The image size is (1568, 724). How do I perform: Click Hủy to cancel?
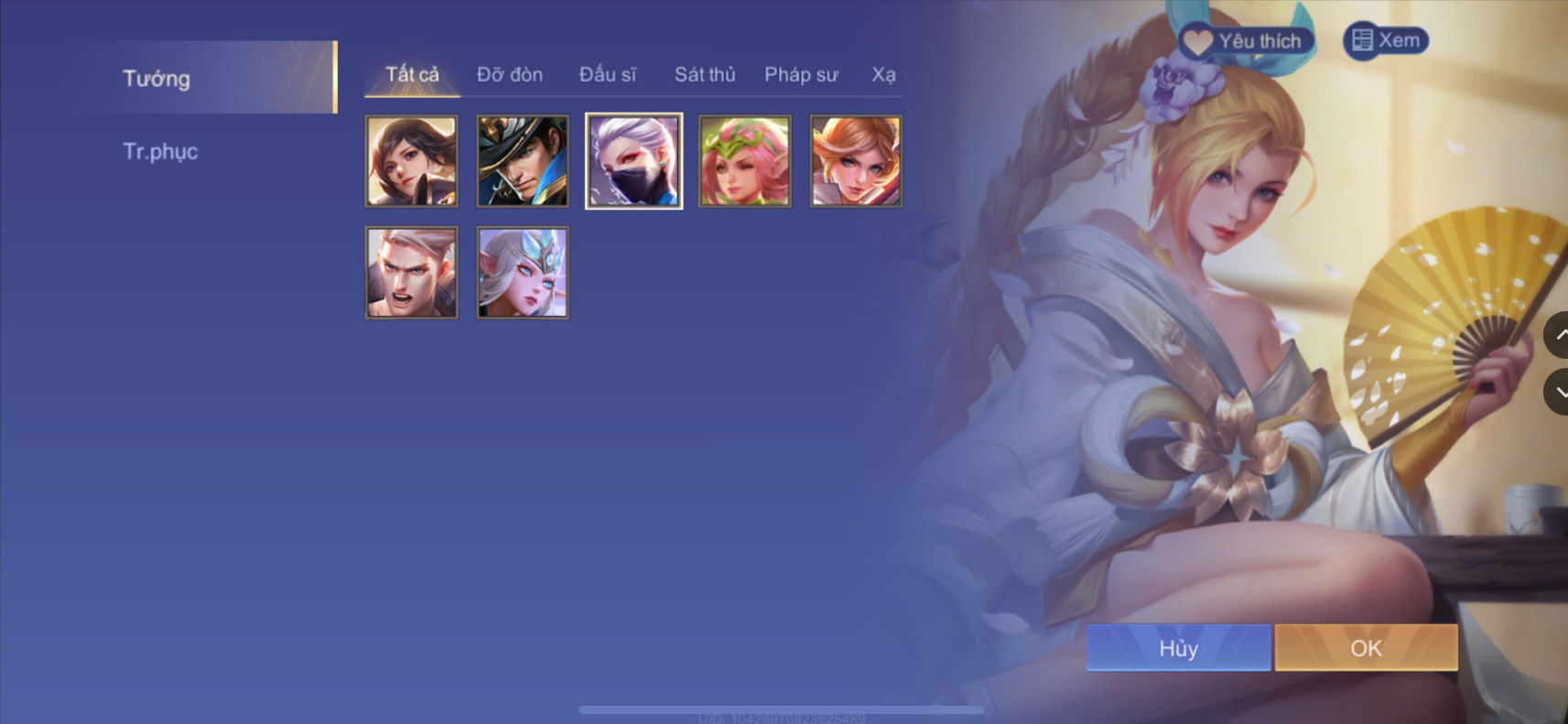pyautogui.click(x=1178, y=648)
